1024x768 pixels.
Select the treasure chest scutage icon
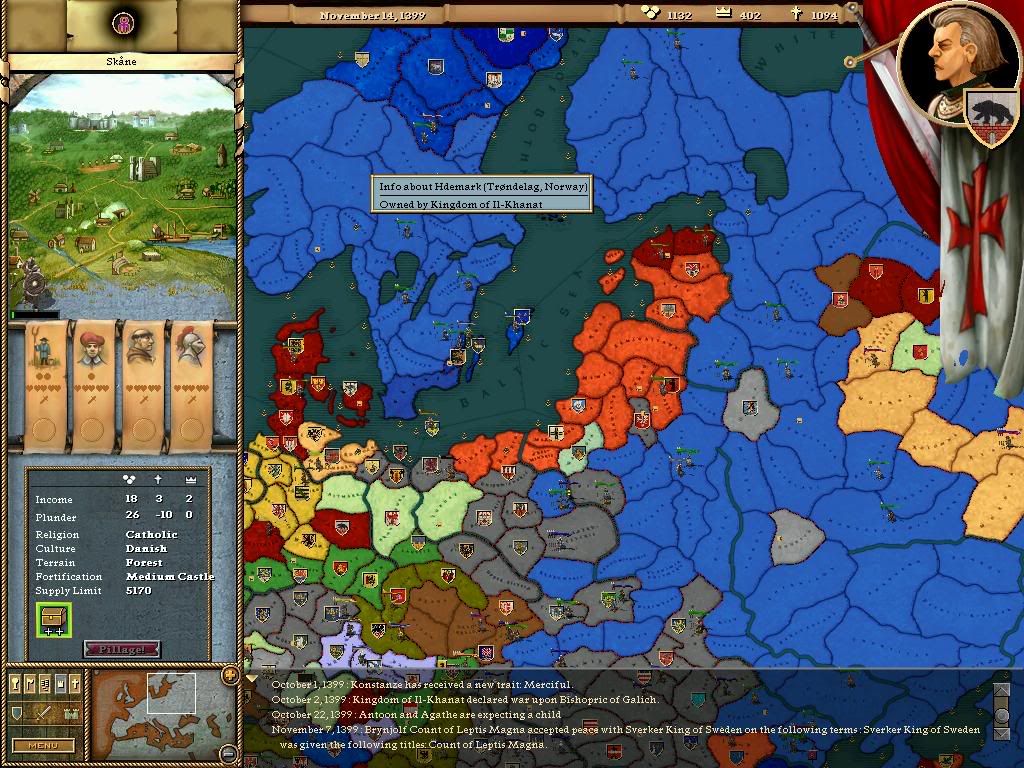53,619
